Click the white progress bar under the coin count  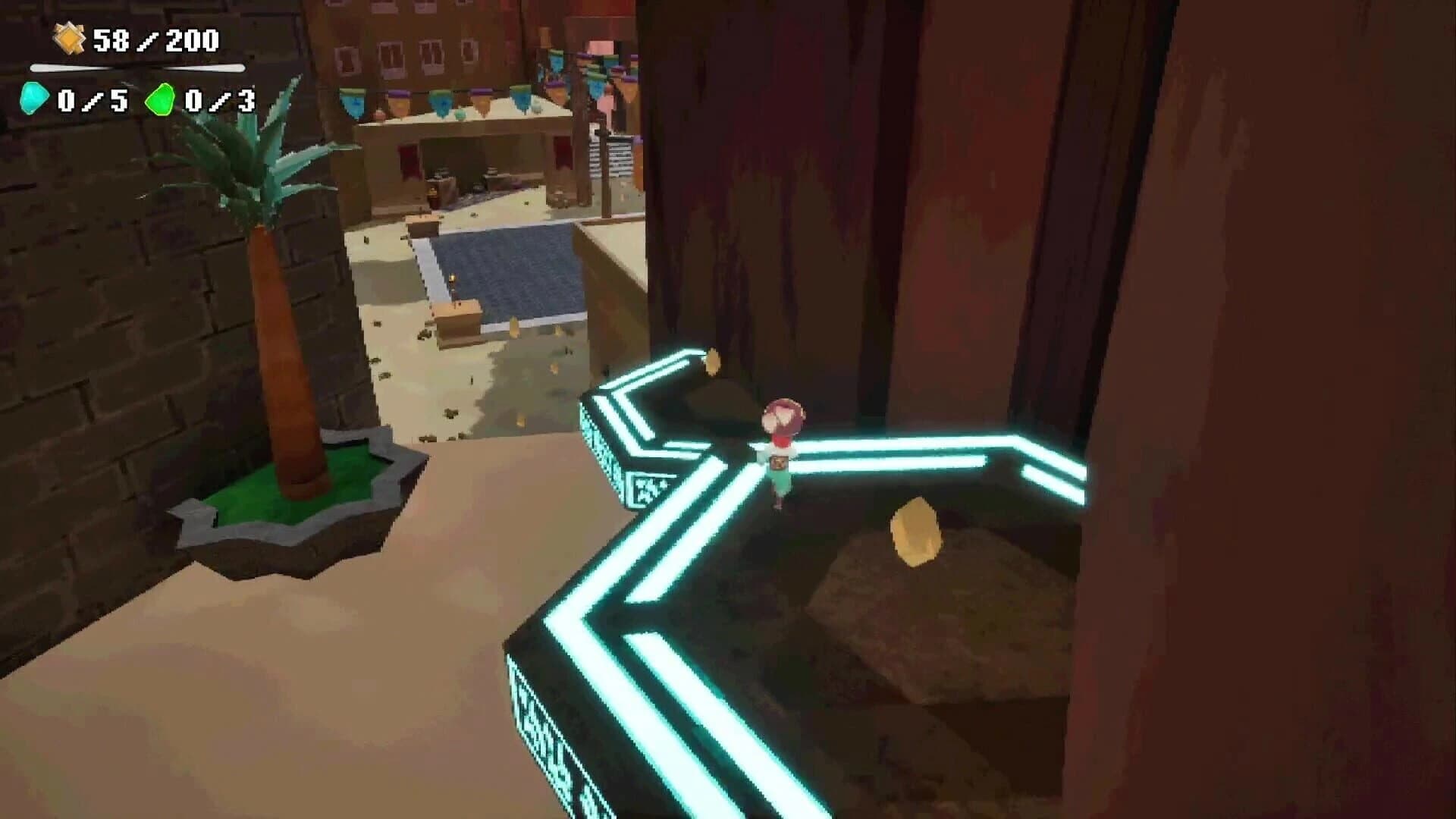[x=136, y=67]
